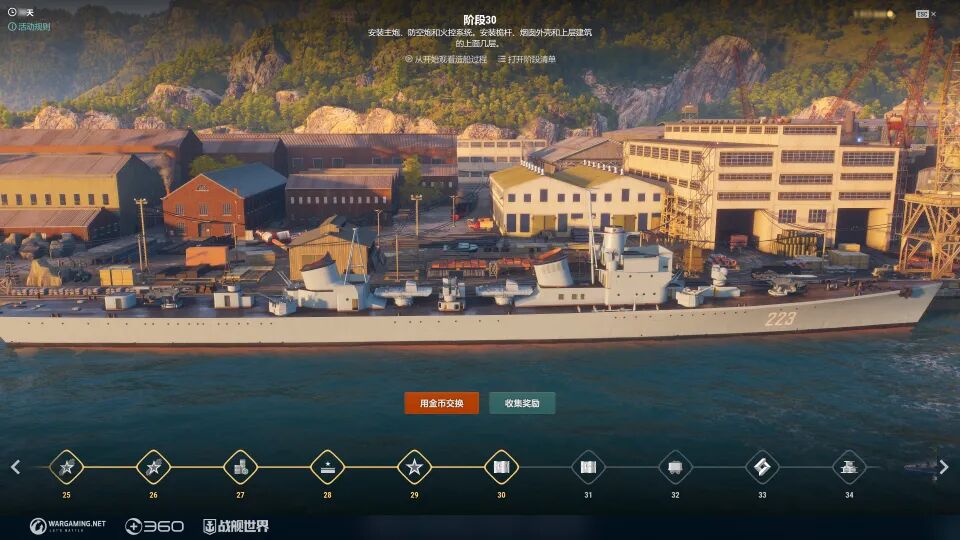
Task: Select stage 25 on the timeline
Action: coord(67,467)
